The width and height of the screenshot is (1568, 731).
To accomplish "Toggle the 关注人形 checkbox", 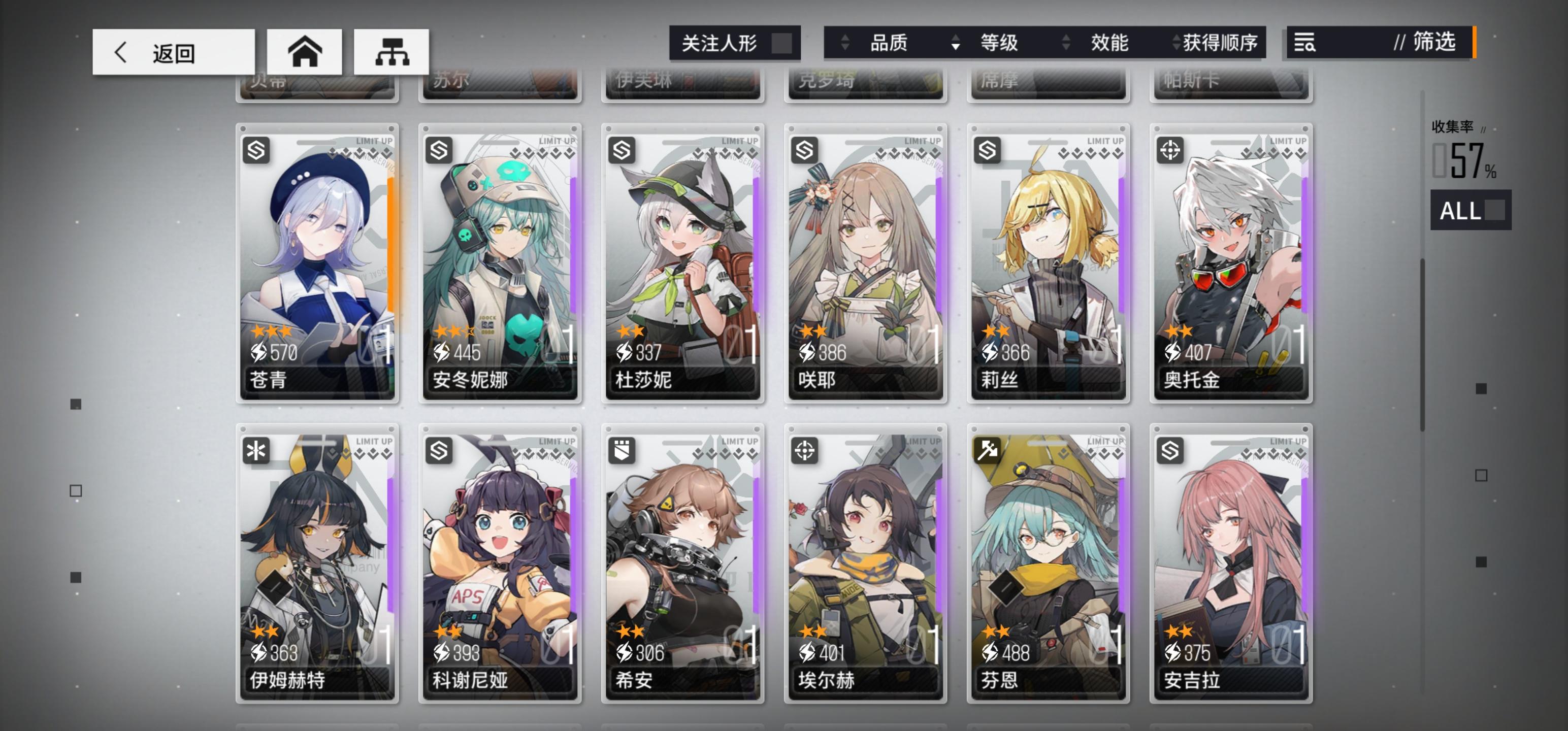I will 781,42.
